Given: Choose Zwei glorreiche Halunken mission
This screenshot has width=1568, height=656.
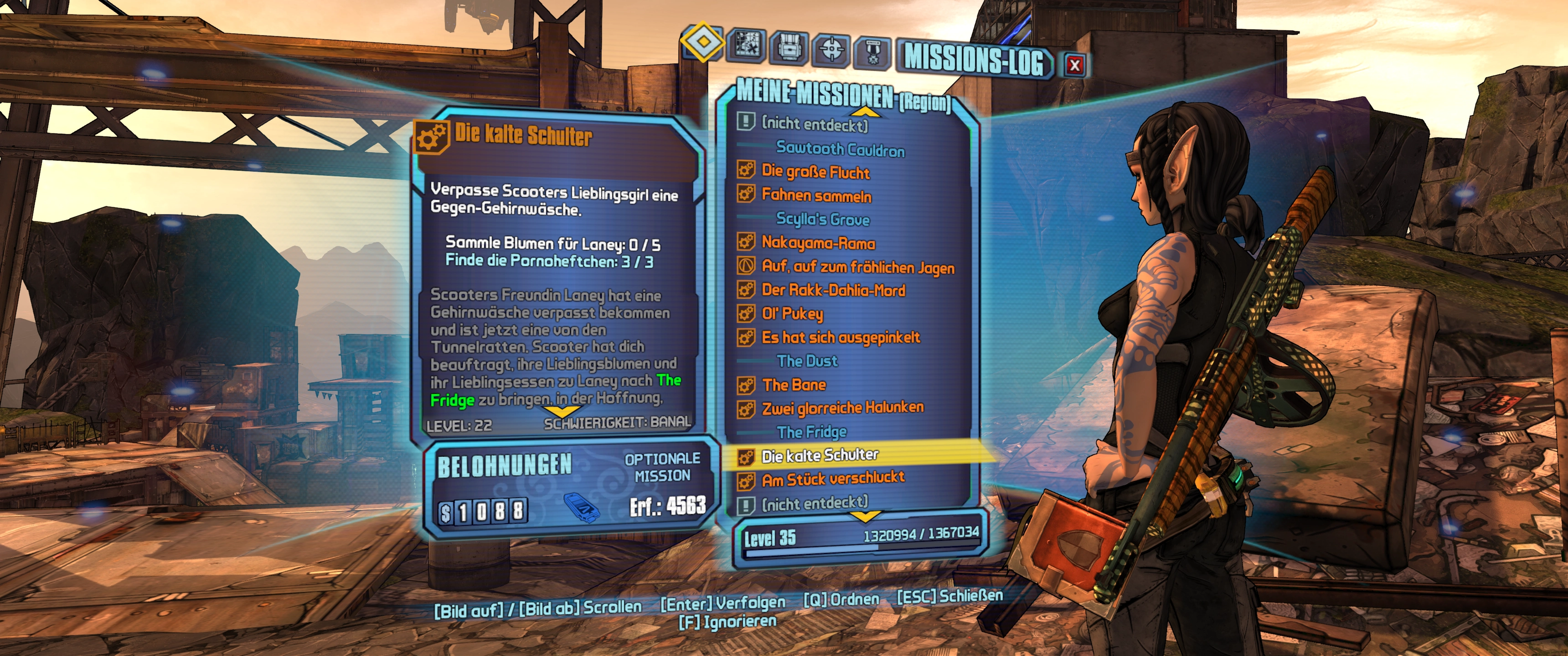Looking at the screenshot, I should point(842,408).
